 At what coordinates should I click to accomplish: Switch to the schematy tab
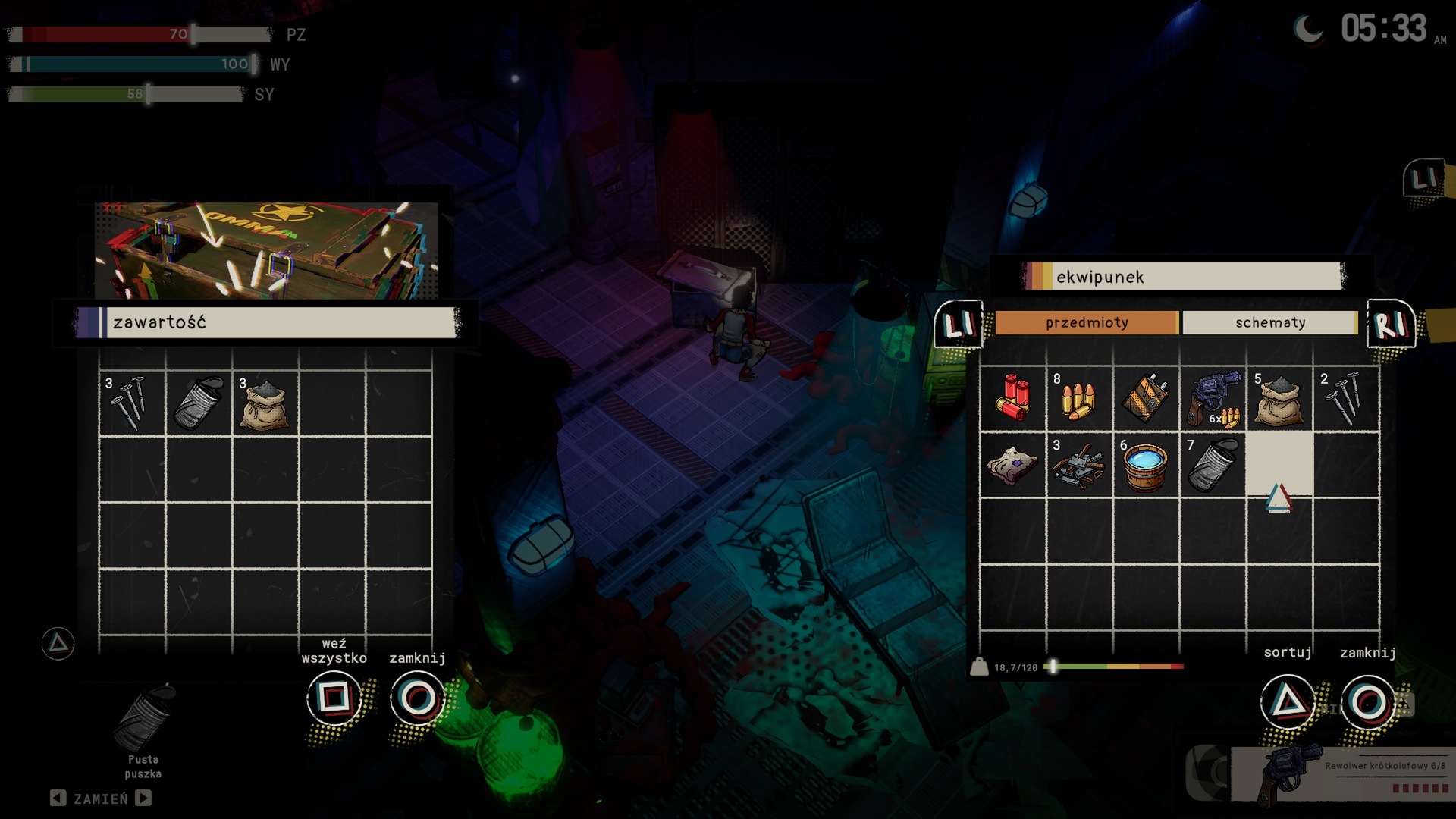pos(1269,322)
